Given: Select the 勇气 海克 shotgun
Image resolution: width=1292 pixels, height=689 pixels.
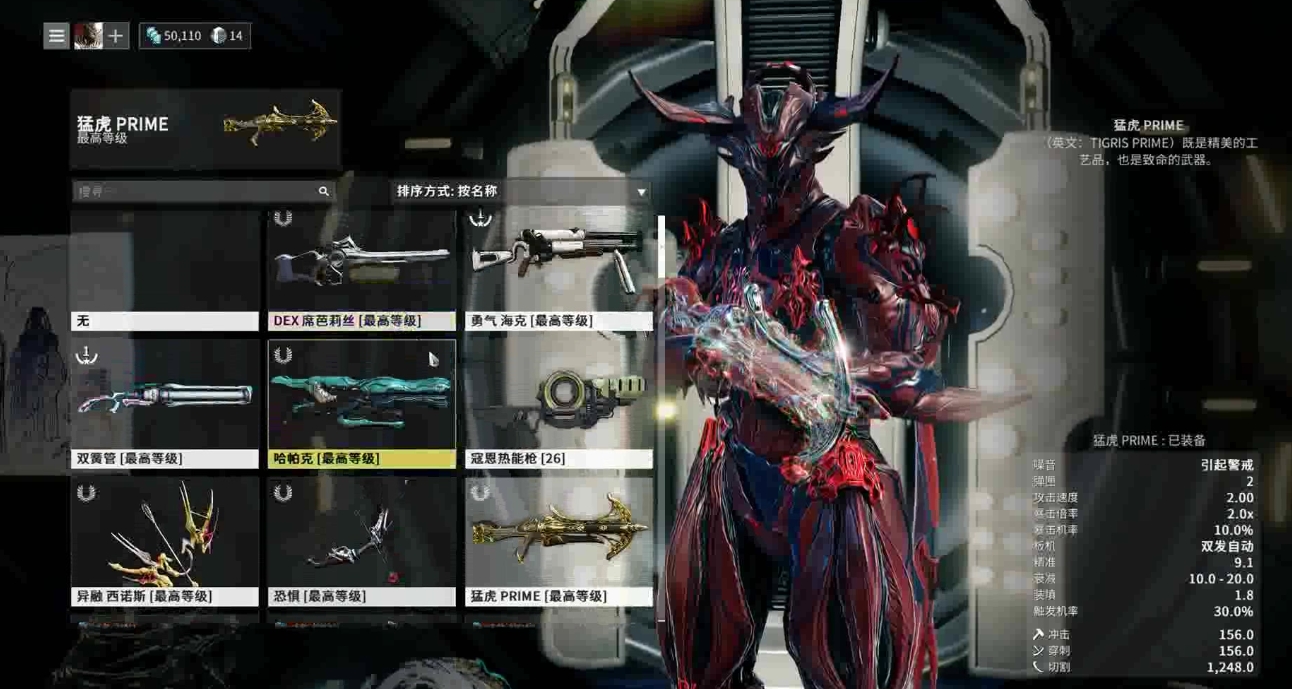Looking at the screenshot, I should [558, 270].
